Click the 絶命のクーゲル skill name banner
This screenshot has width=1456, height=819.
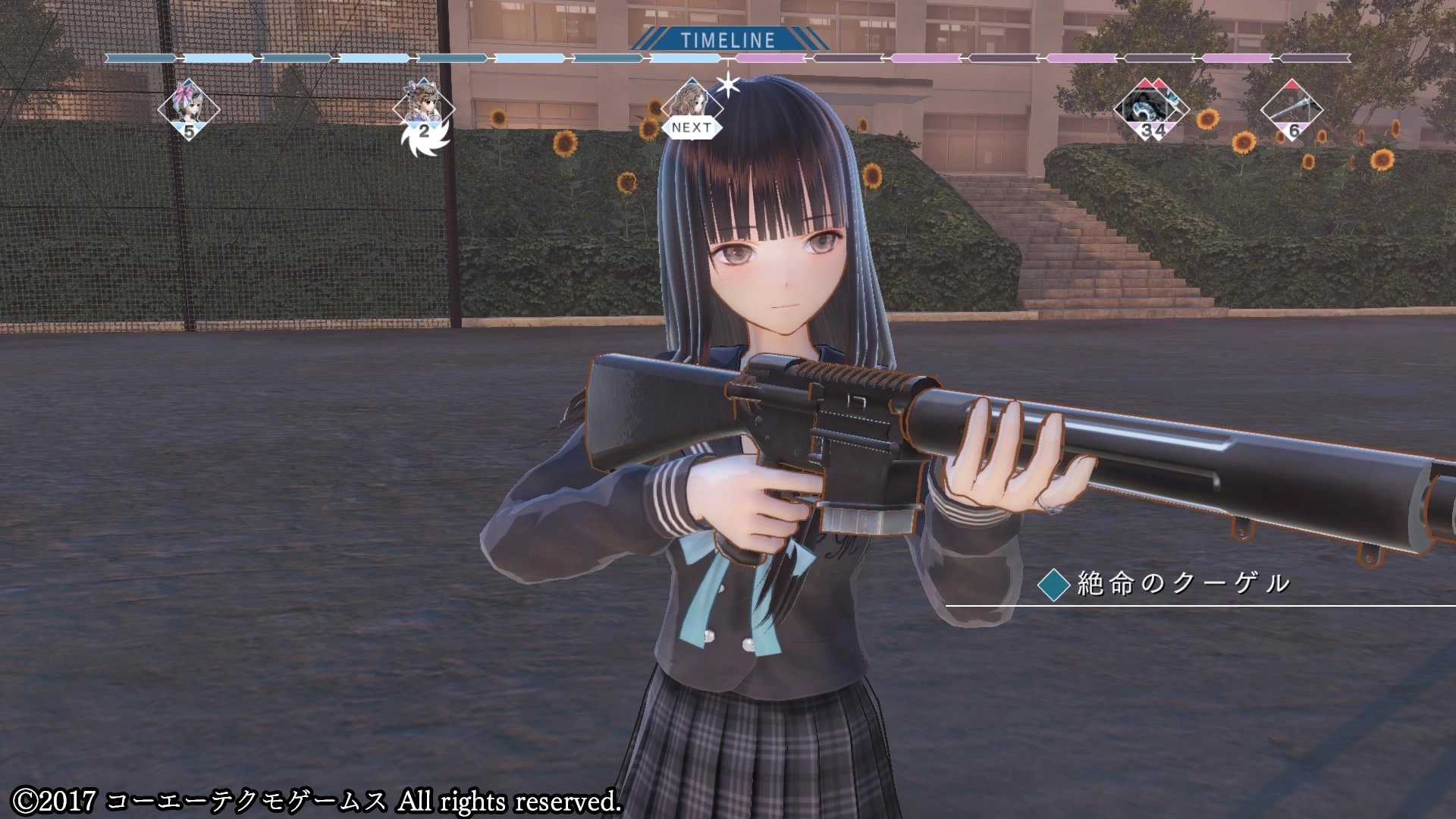[x=1182, y=583]
